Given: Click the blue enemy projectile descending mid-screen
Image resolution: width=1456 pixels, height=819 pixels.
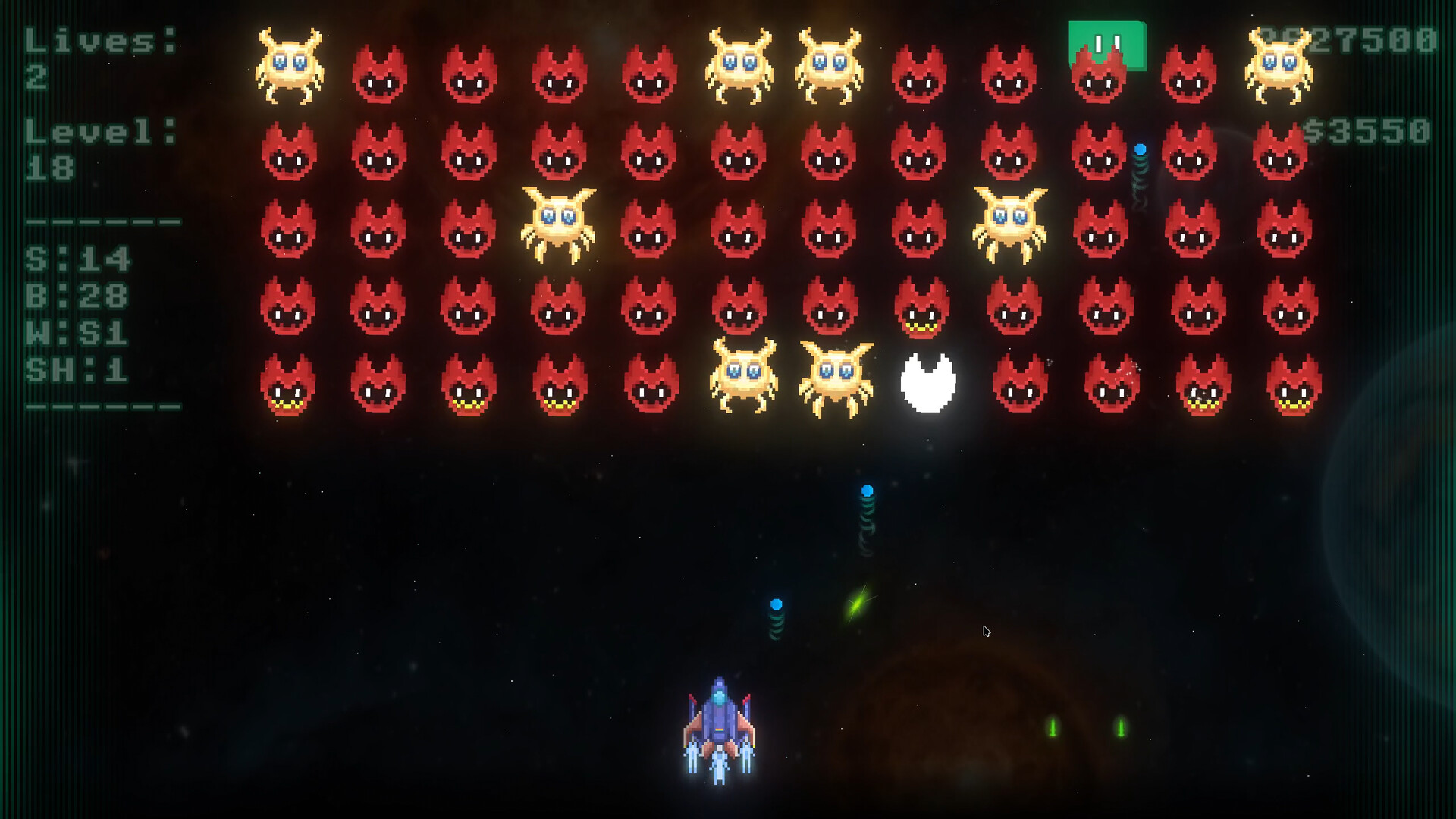Looking at the screenshot, I should click(x=867, y=491).
